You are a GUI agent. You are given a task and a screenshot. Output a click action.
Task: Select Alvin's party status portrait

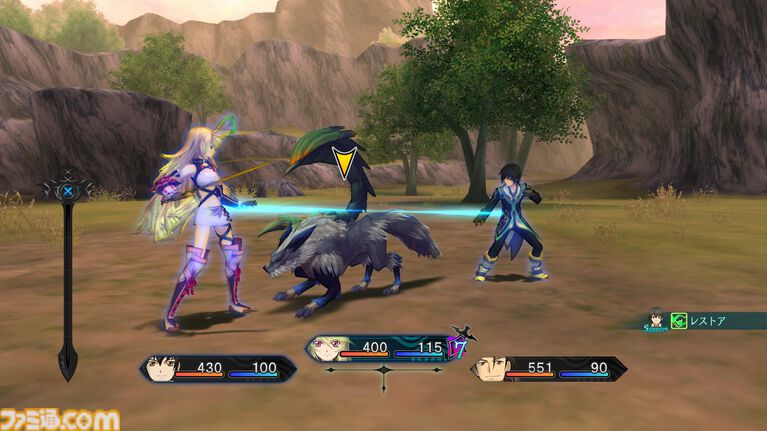coord(491,369)
